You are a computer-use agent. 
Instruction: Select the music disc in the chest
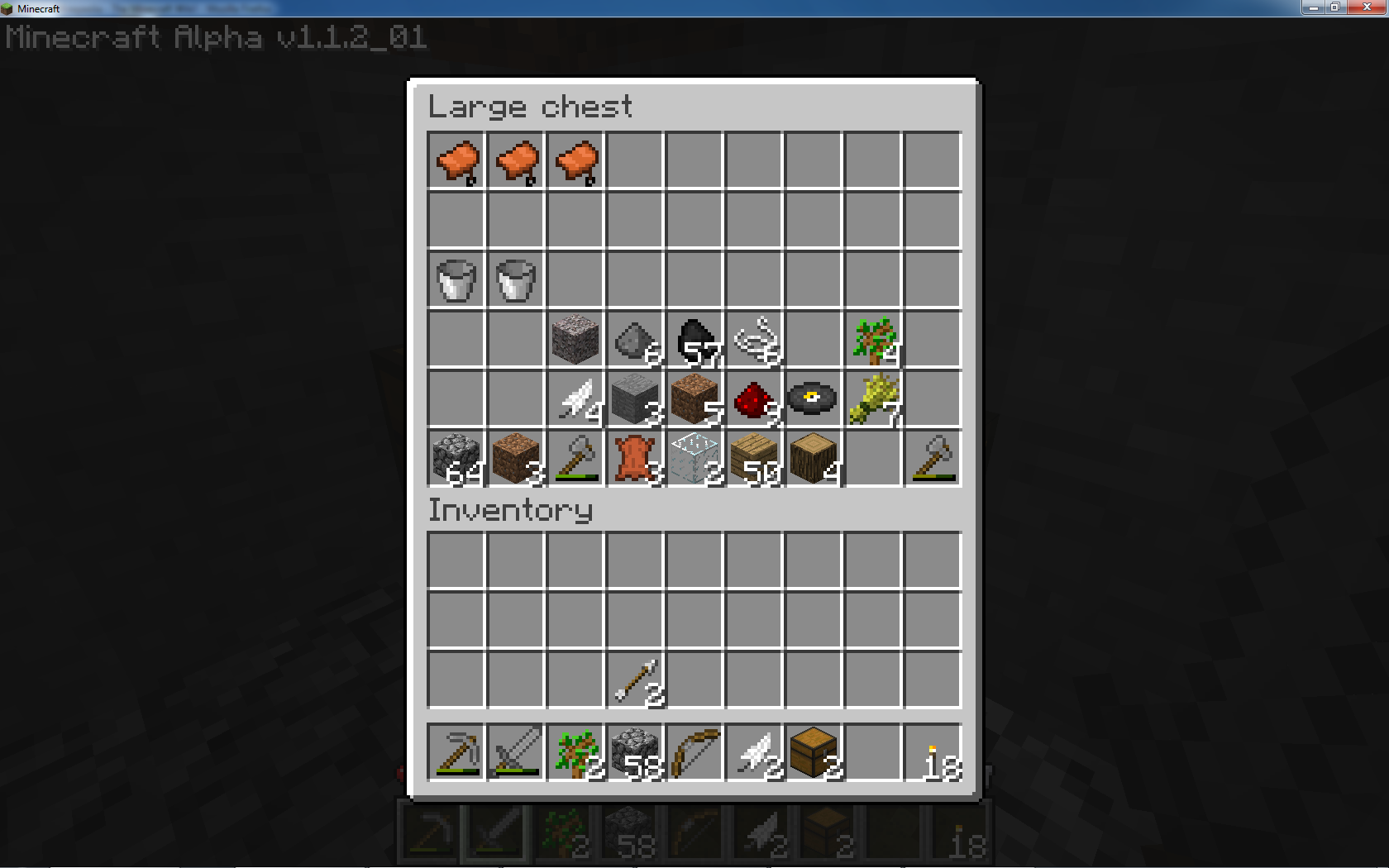[814, 399]
